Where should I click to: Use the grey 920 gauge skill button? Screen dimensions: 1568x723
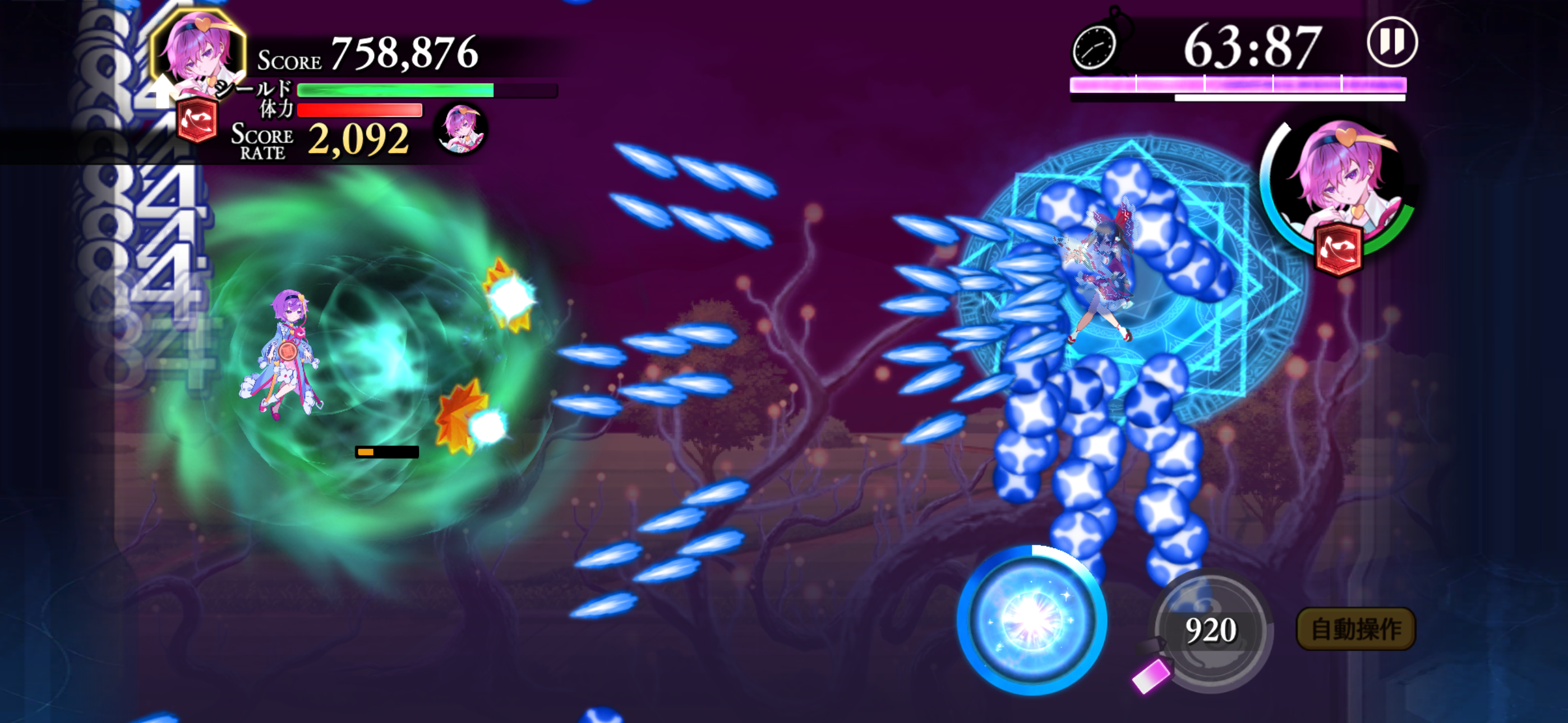(1211, 630)
